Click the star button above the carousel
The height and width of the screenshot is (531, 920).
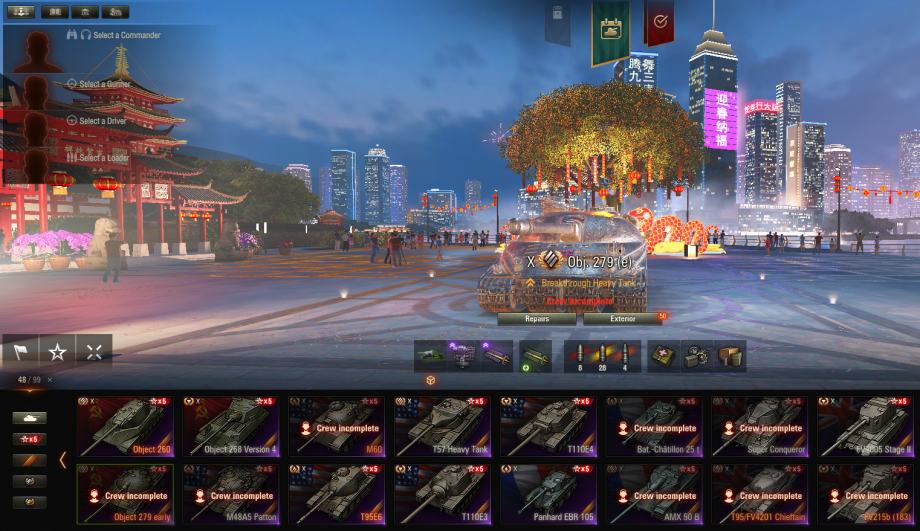[x=57, y=351]
